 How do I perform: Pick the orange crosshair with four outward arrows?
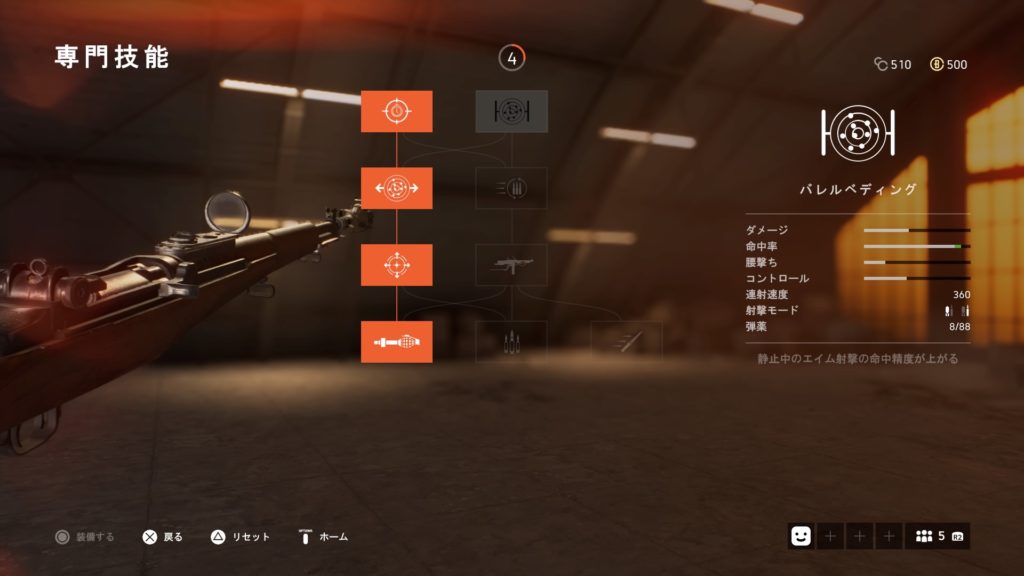pos(396,265)
